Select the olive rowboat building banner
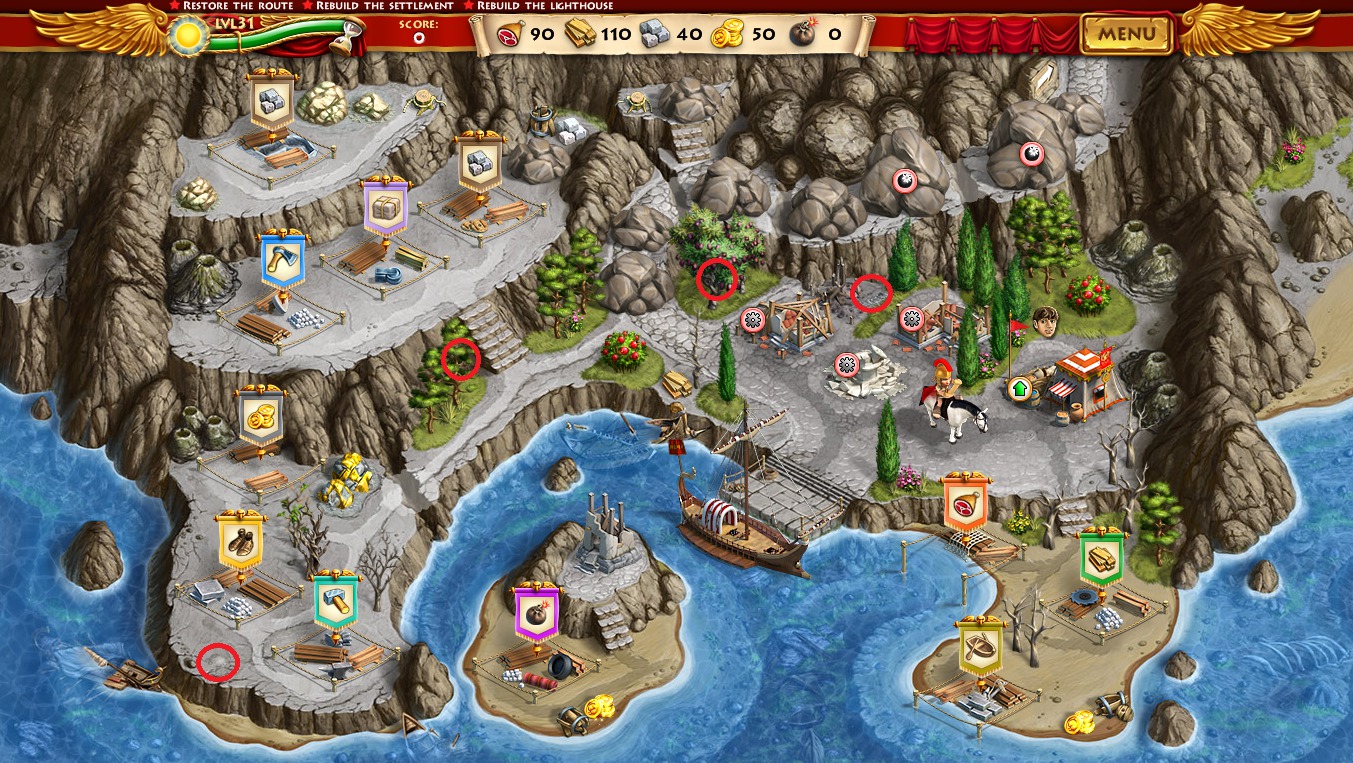Viewport: 1353px width, 763px height. [x=980, y=648]
